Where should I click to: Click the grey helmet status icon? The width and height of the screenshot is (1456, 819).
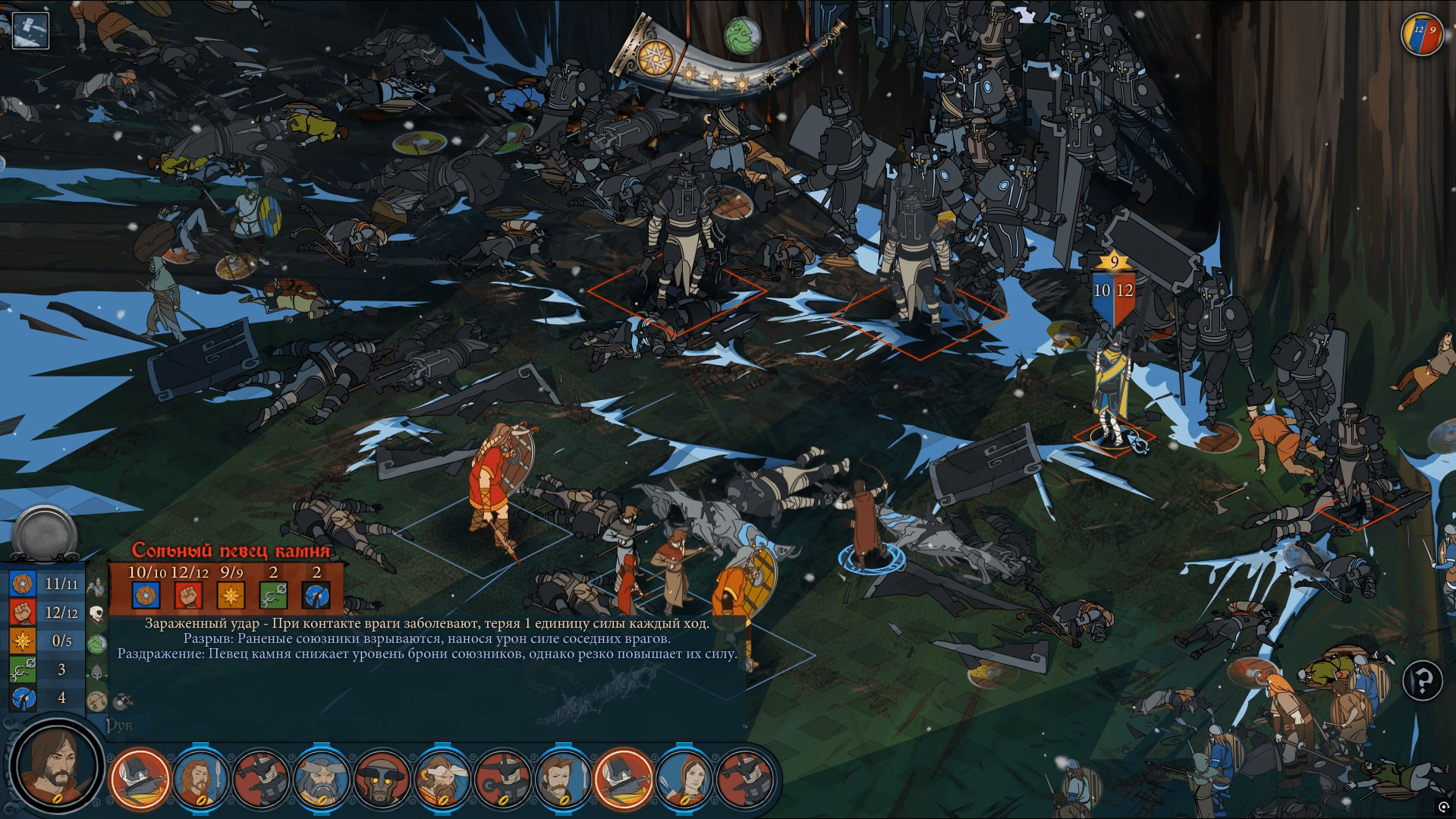point(98,673)
